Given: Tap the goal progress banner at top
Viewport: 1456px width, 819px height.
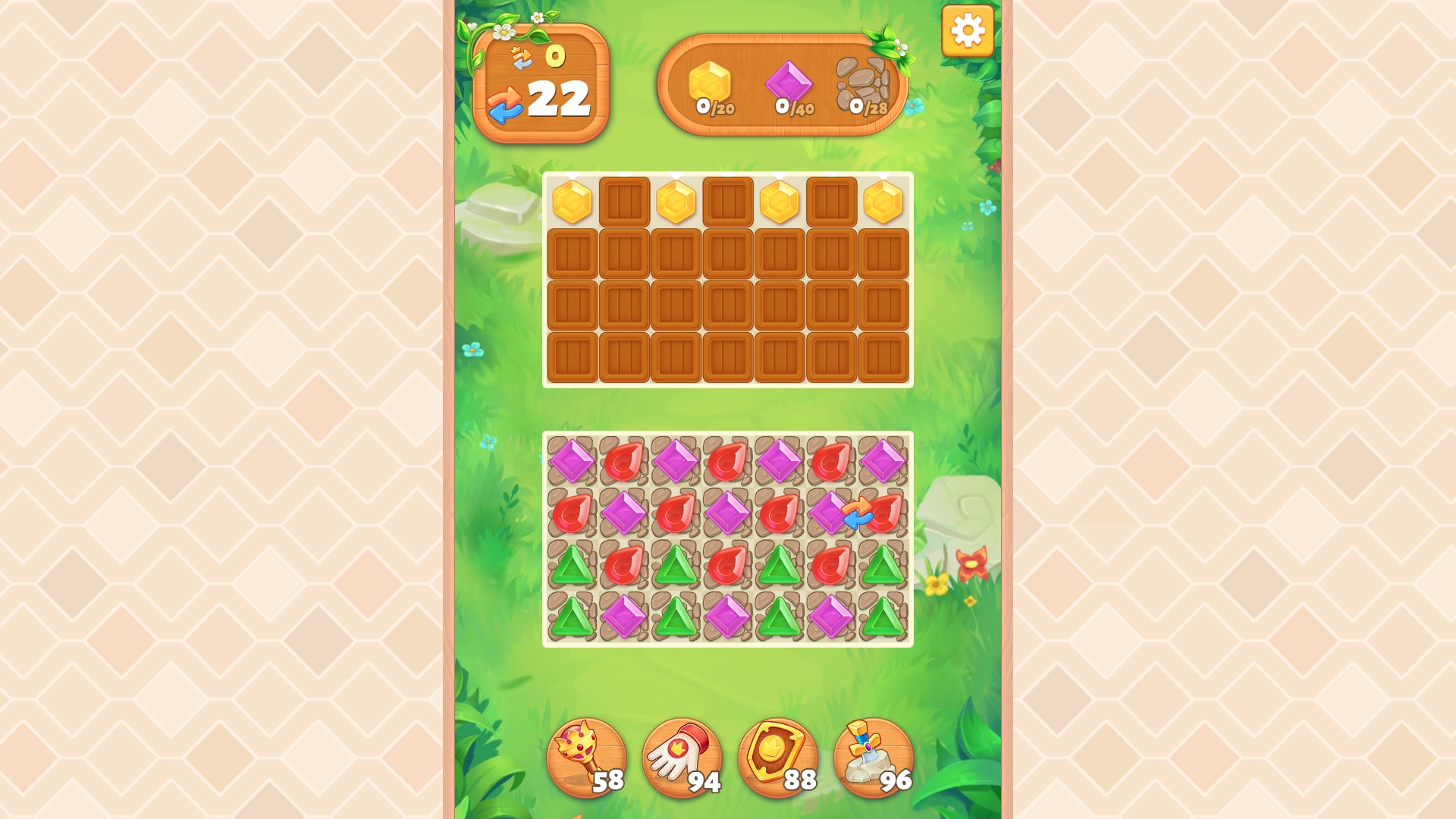Looking at the screenshot, I should point(783,83).
